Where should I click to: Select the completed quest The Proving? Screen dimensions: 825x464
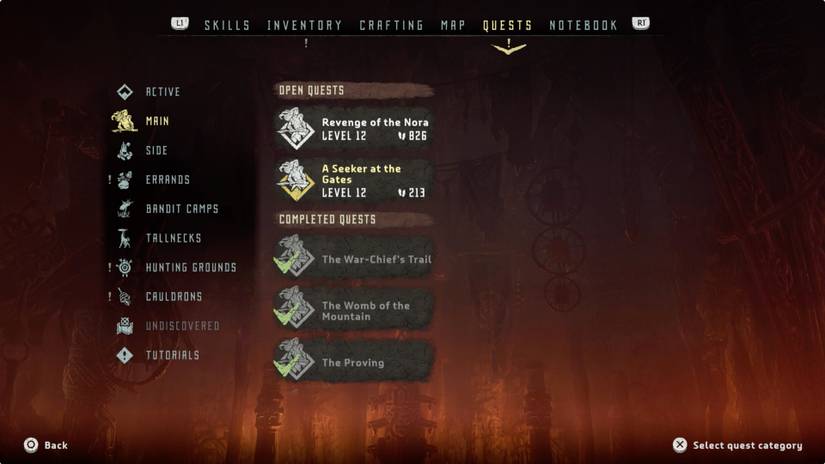click(x=354, y=362)
